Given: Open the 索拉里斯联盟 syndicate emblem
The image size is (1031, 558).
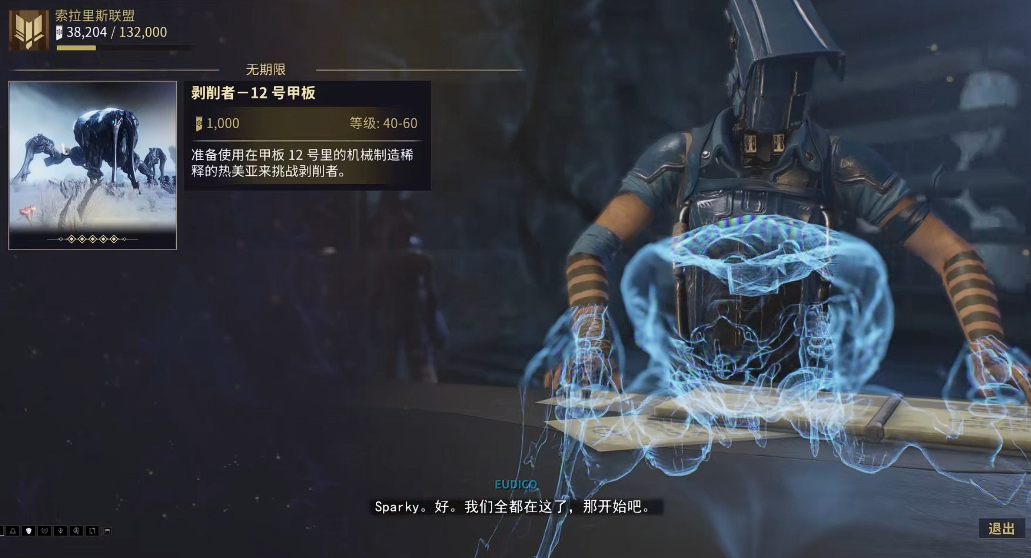Looking at the screenshot, I should 28,30.
